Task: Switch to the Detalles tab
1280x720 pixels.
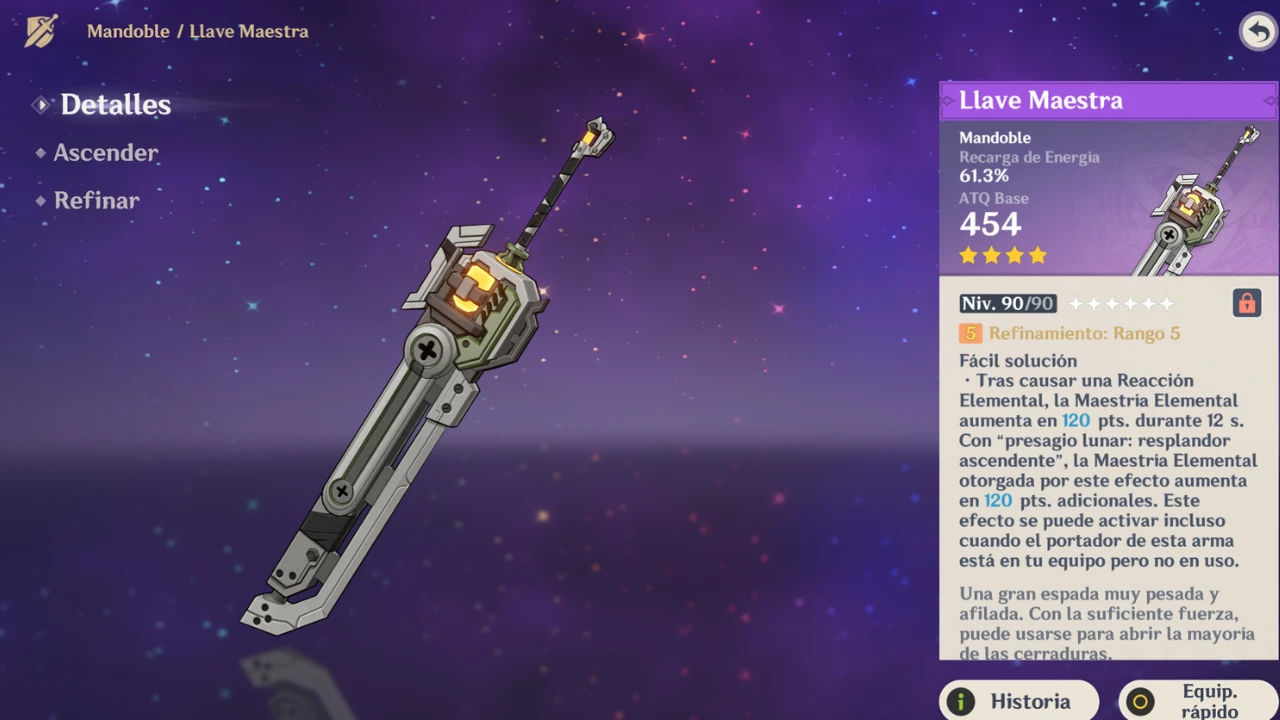Action: click(x=115, y=105)
